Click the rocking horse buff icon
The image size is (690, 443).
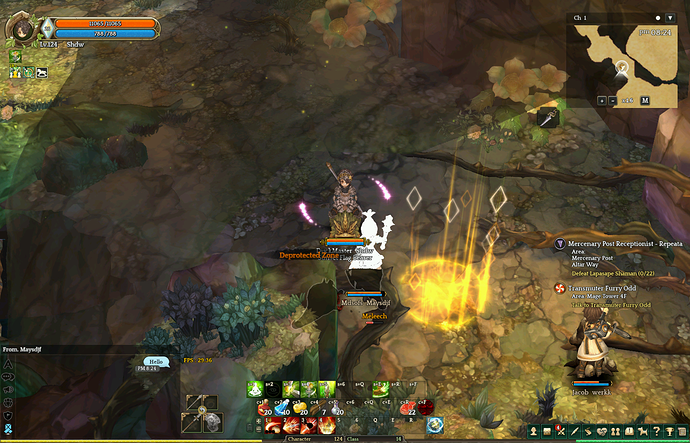pyautogui.click(x=43, y=72)
